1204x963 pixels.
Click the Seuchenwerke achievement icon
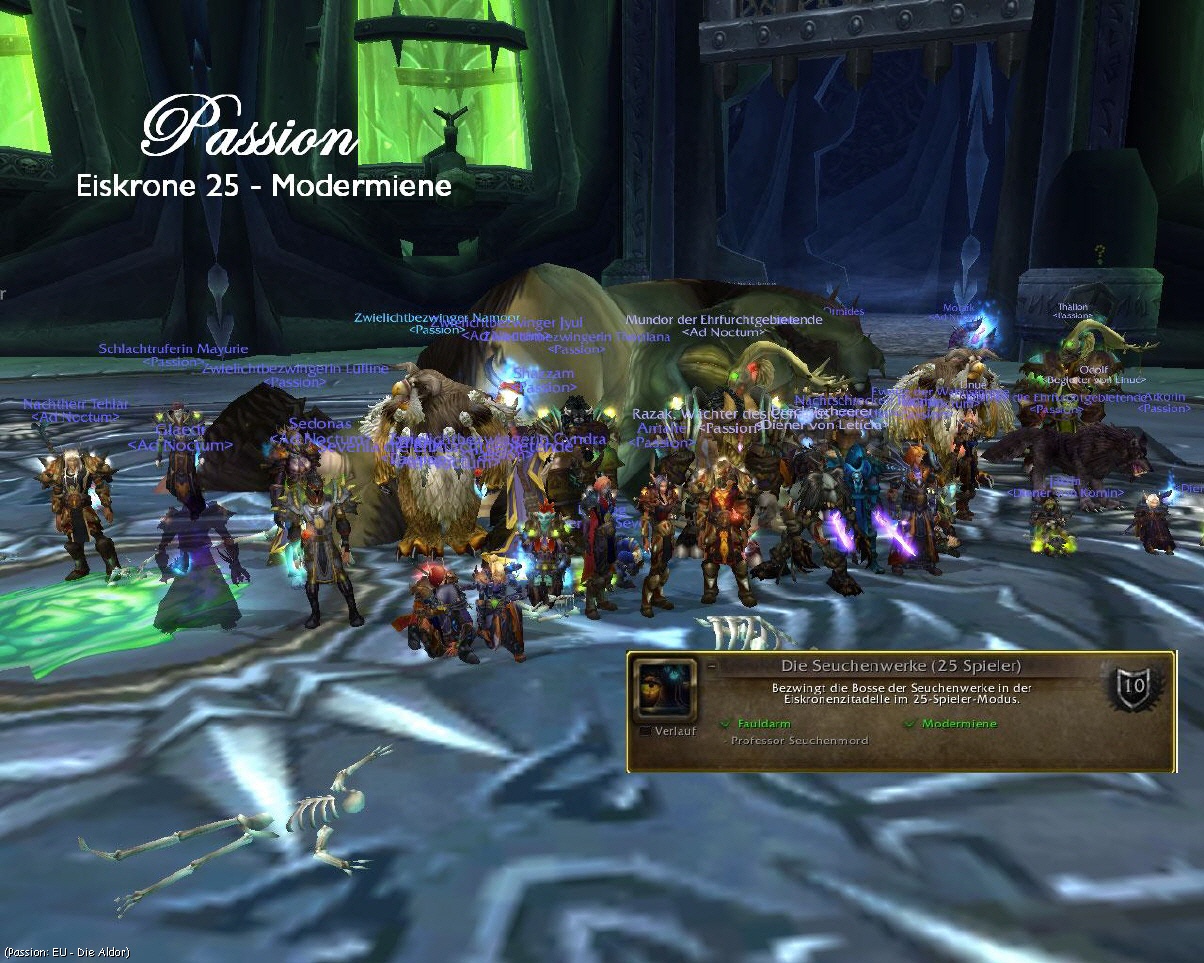pyautogui.click(x=665, y=687)
